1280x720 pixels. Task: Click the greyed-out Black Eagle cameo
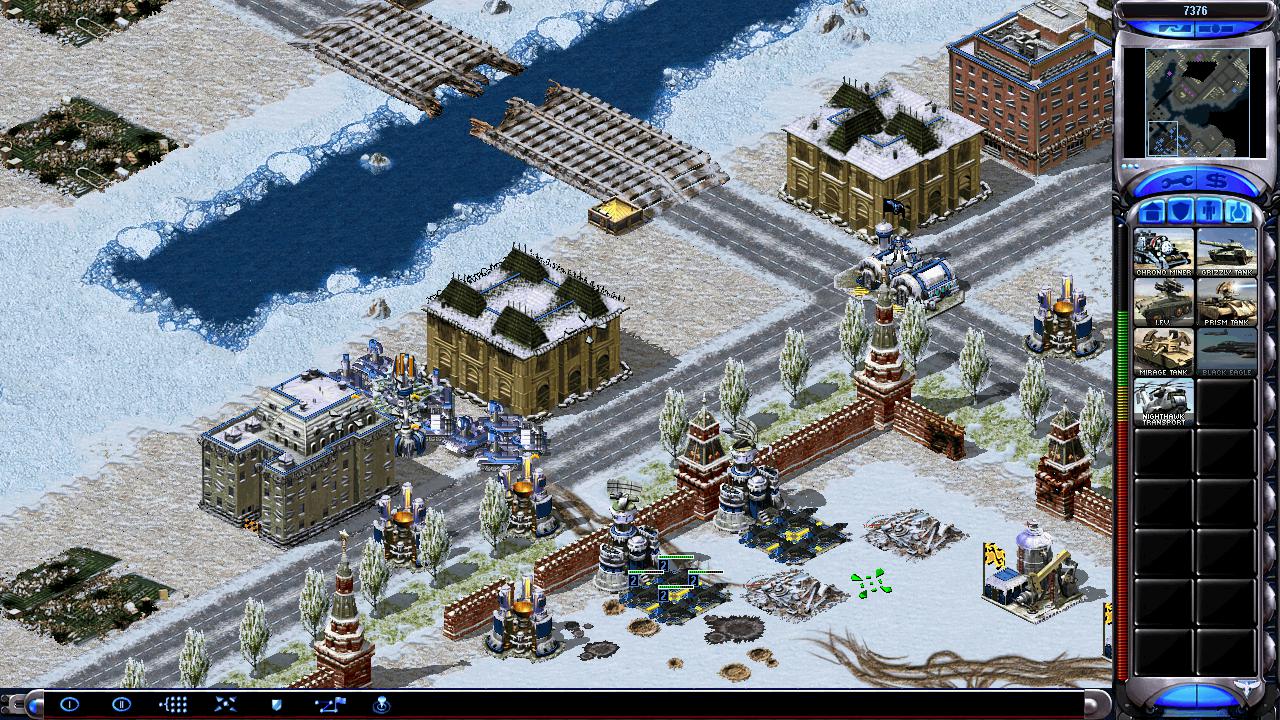[x=1226, y=352]
